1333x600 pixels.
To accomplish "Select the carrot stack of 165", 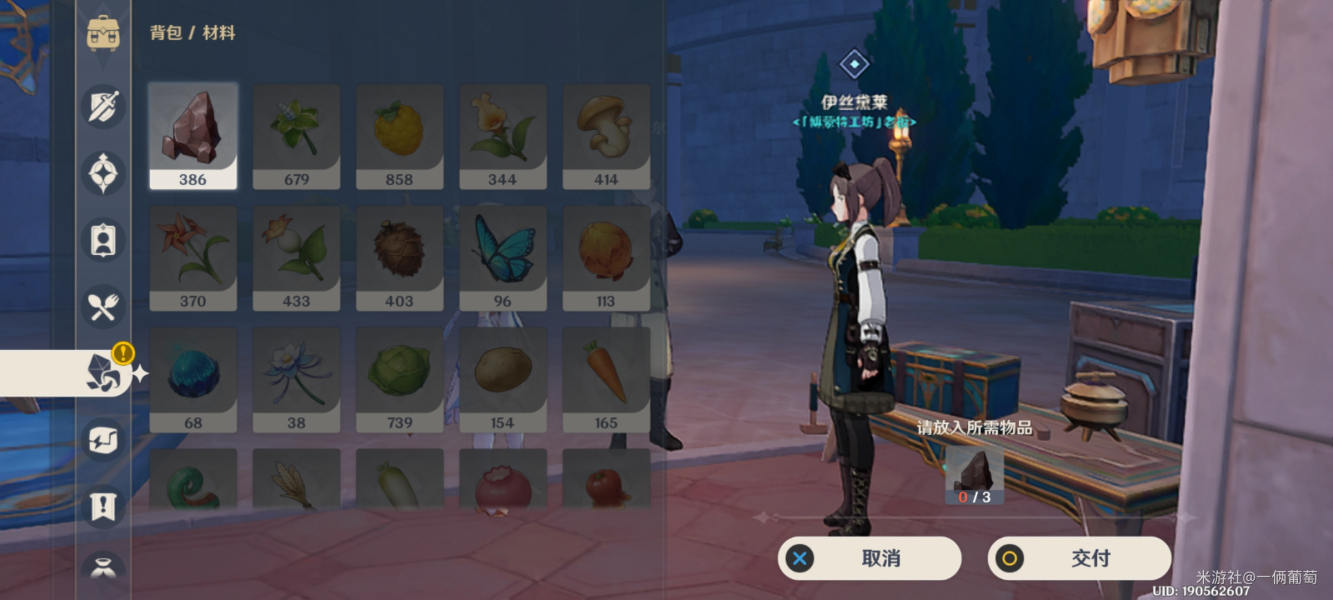I will (x=606, y=379).
